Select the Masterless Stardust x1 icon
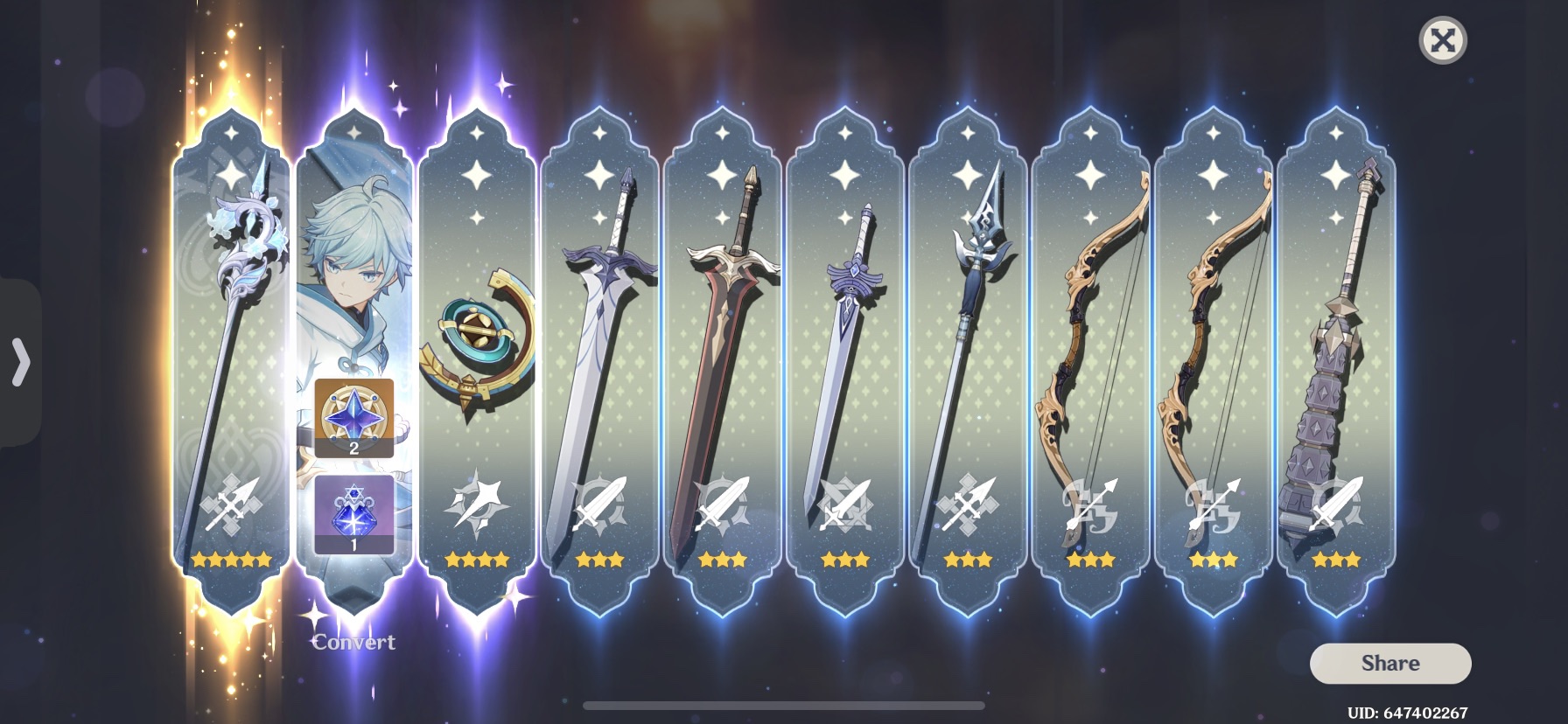This screenshot has height=724, width=1568. [x=353, y=518]
